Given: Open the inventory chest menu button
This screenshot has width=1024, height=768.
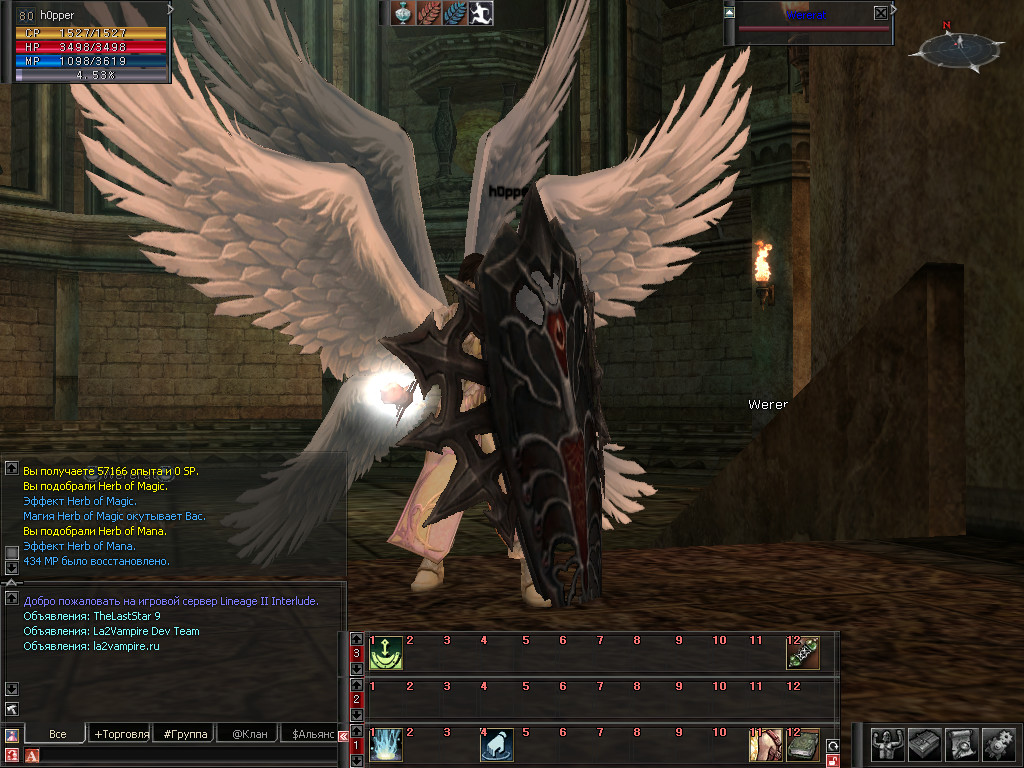Looking at the screenshot, I should [924, 743].
